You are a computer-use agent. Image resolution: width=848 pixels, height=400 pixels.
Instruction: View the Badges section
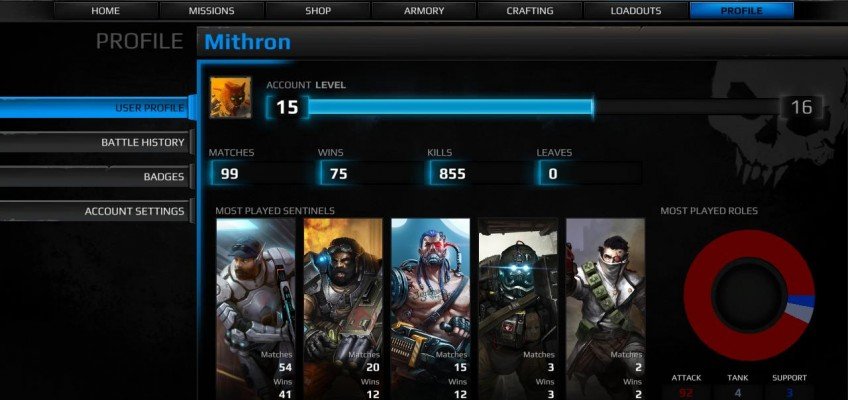pyautogui.click(x=97, y=177)
